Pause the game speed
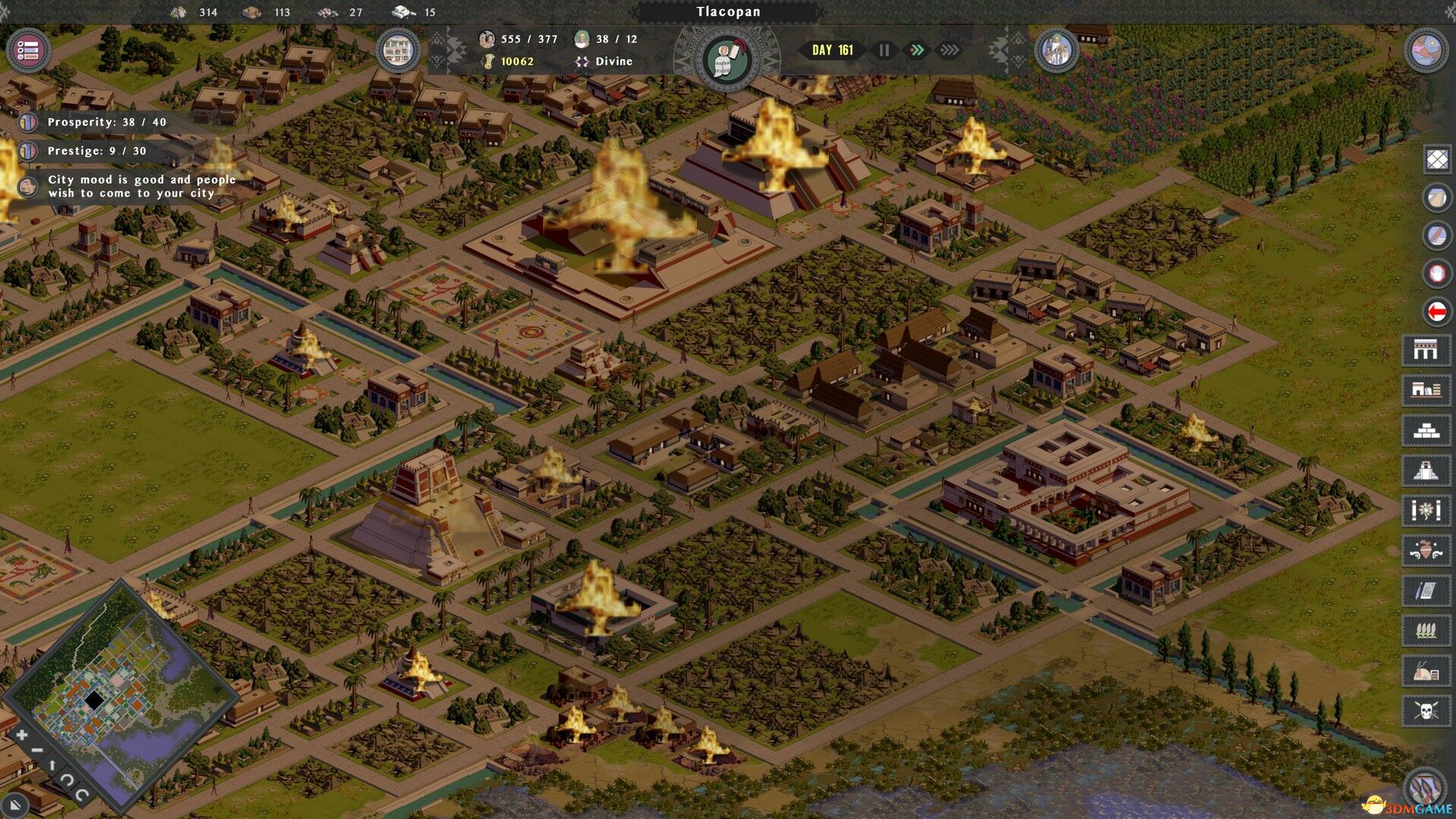This screenshot has height=819, width=1456. point(884,50)
